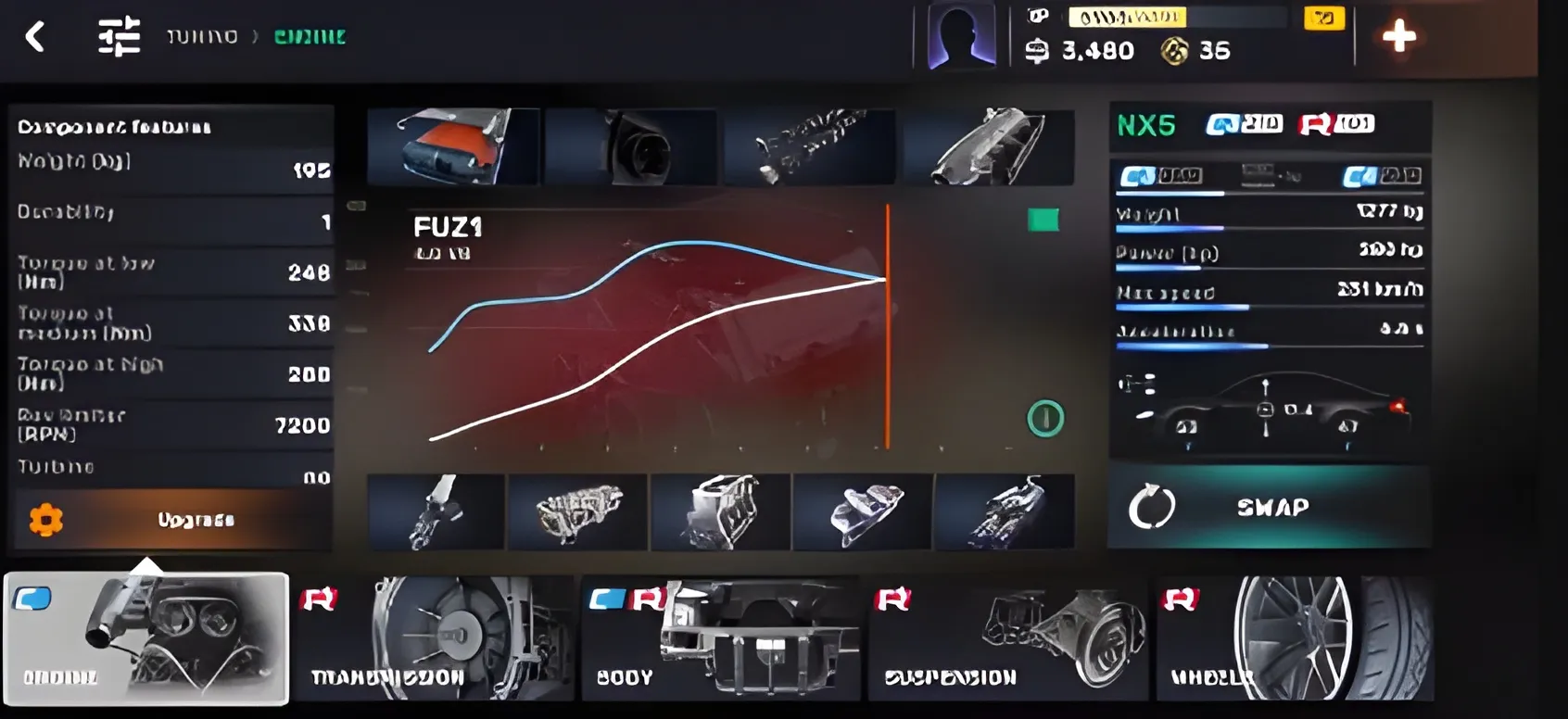This screenshot has width=1568, height=719.
Task: Tap the cash balance icon showing 3,480
Action: pyautogui.click(x=1035, y=52)
